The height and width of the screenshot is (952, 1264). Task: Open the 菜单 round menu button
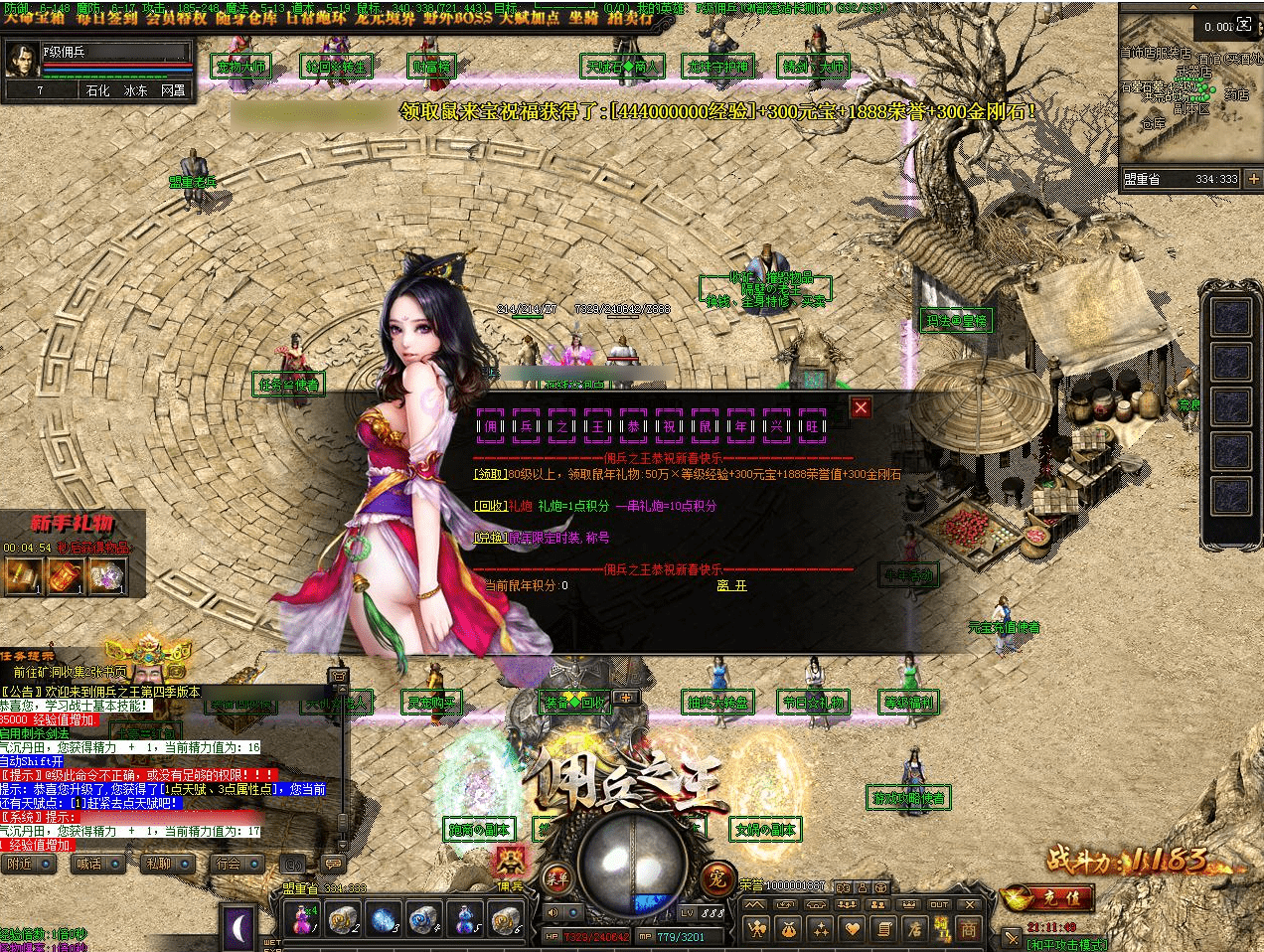coord(556,878)
